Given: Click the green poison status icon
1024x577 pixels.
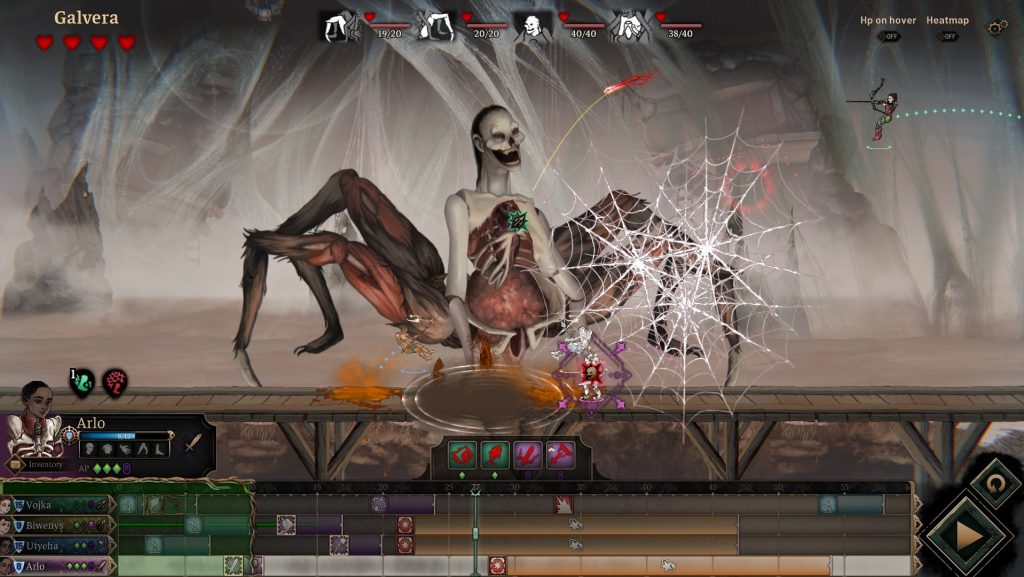Looking at the screenshot, I should pyautogui.click(x=82, y=382).
